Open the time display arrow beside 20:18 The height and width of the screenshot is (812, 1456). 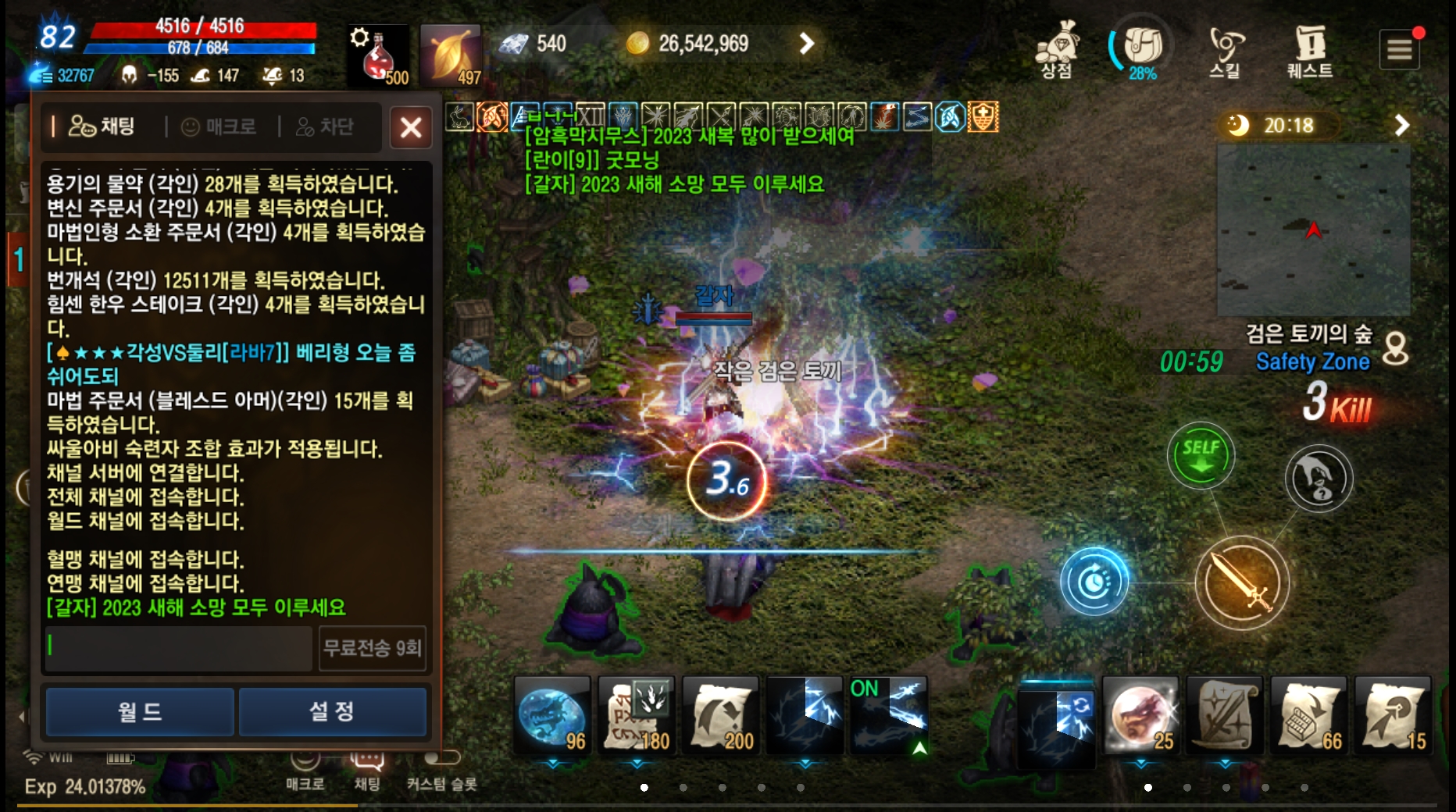click(x=1402, y=125)
